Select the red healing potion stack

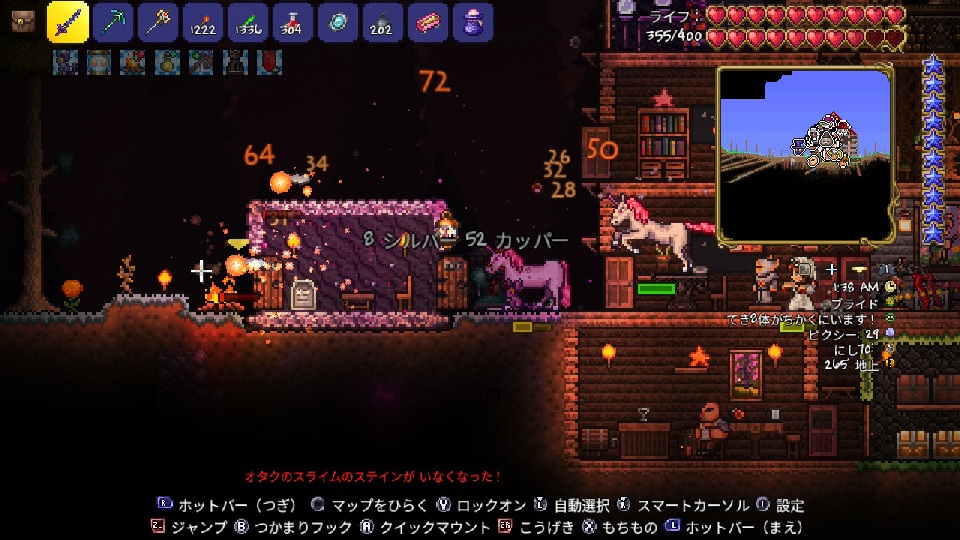tap(293, 21)
